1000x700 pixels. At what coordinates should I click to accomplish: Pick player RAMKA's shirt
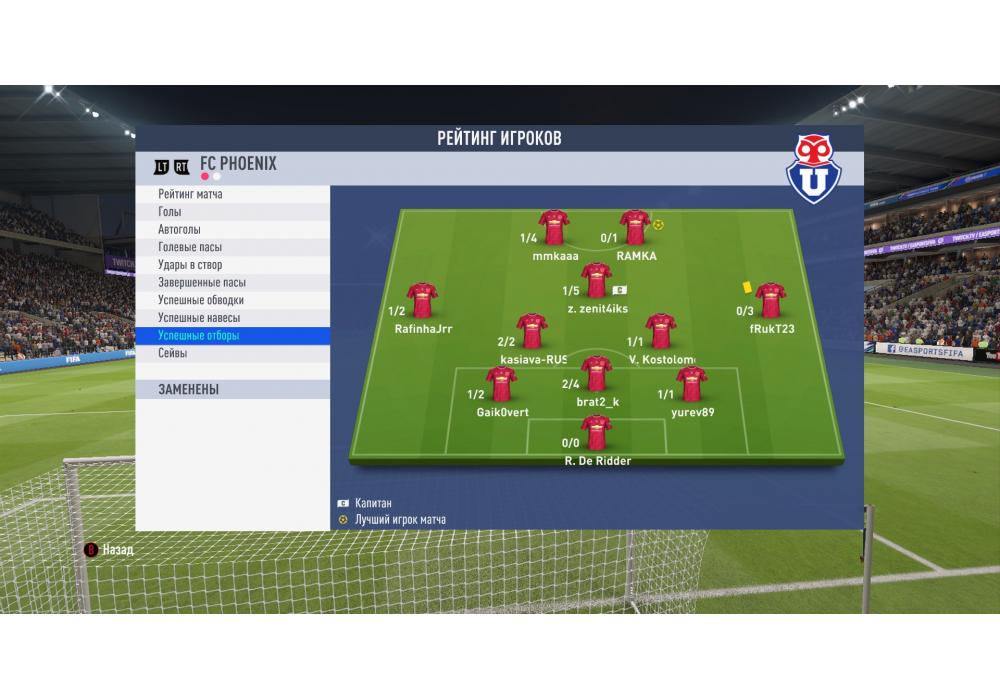pos(635,228)
